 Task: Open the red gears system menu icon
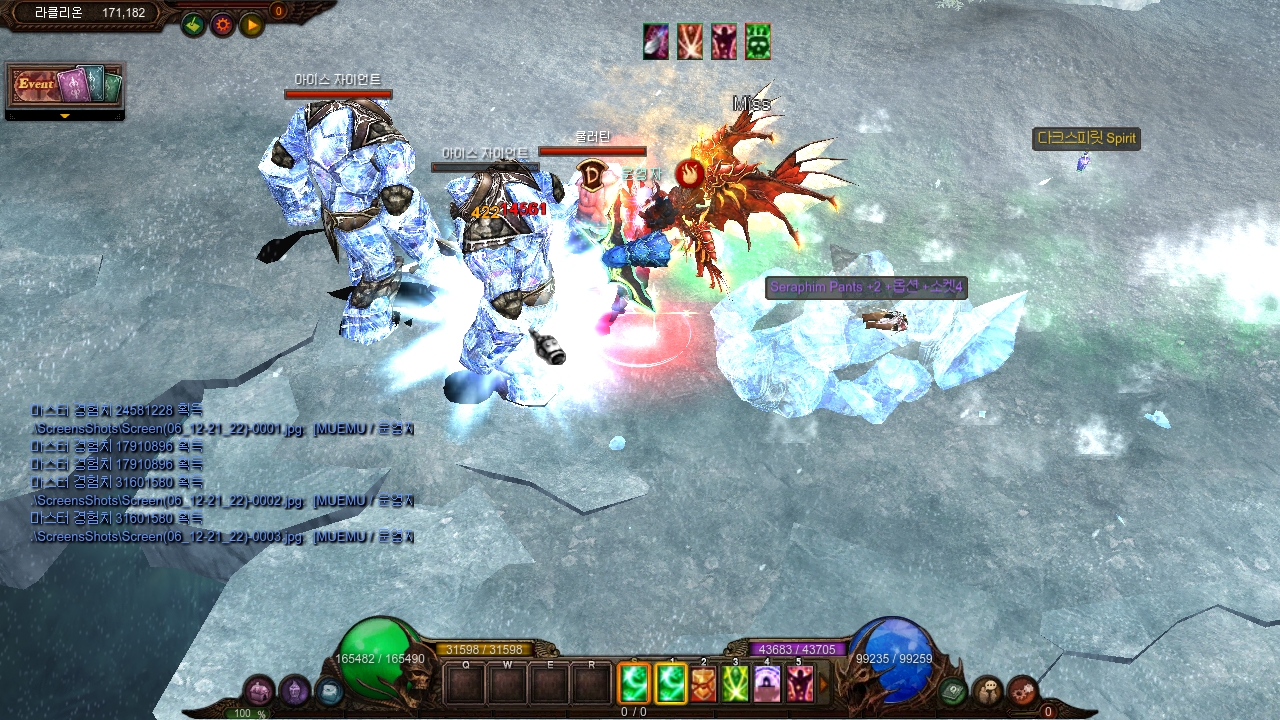click(1022, 690)
